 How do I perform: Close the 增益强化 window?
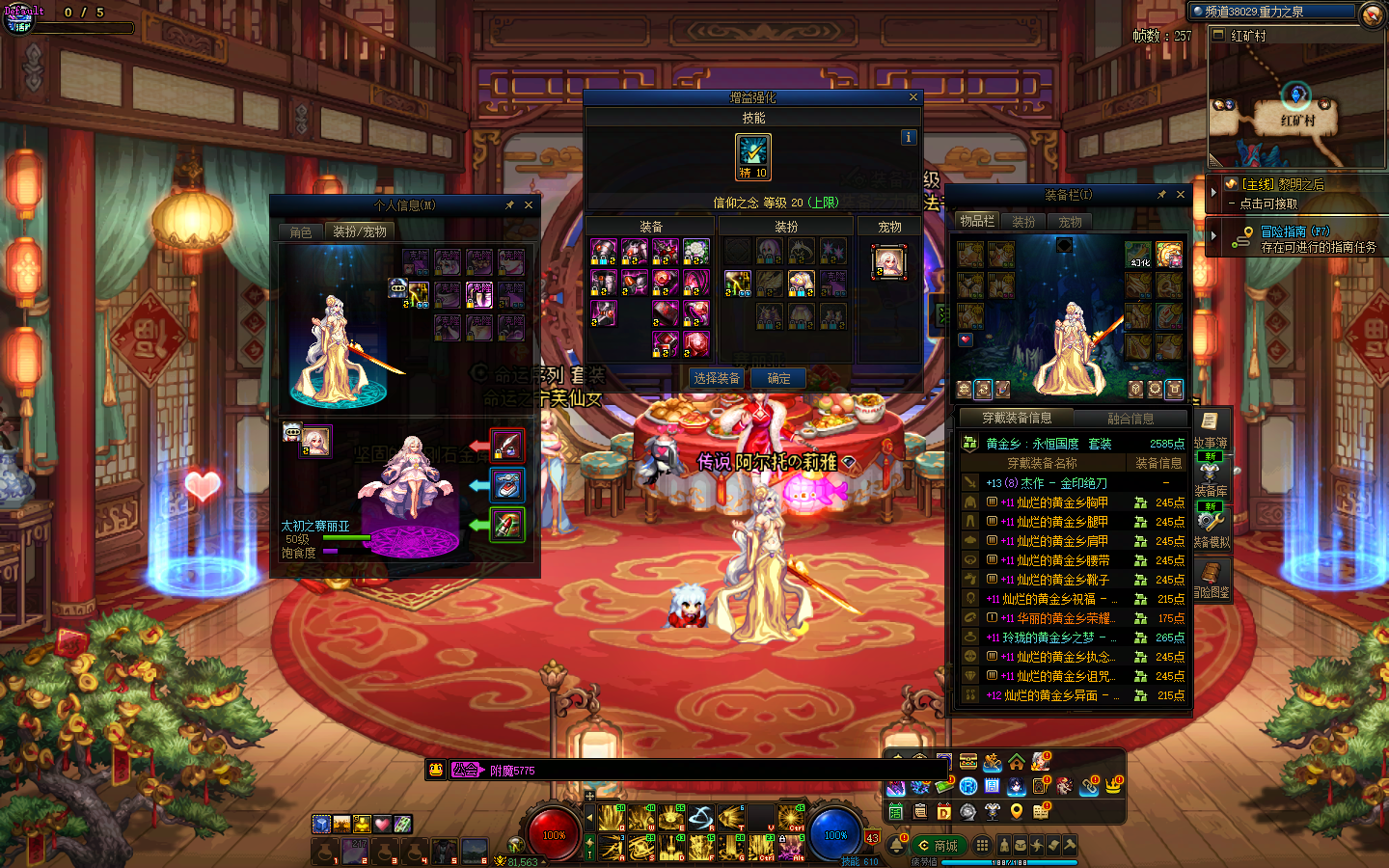912,97
